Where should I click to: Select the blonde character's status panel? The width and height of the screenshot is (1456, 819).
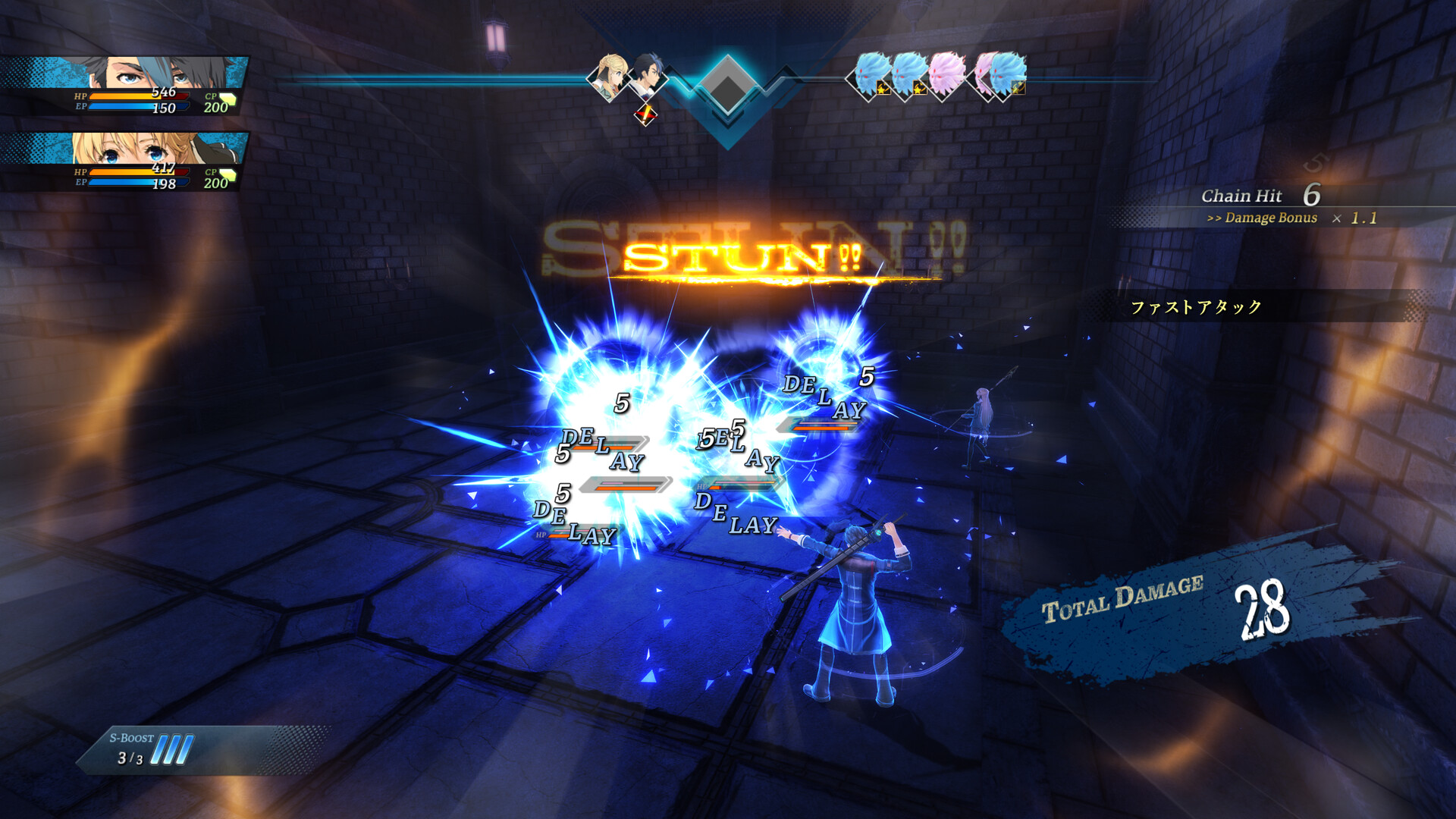coord(125,162)
